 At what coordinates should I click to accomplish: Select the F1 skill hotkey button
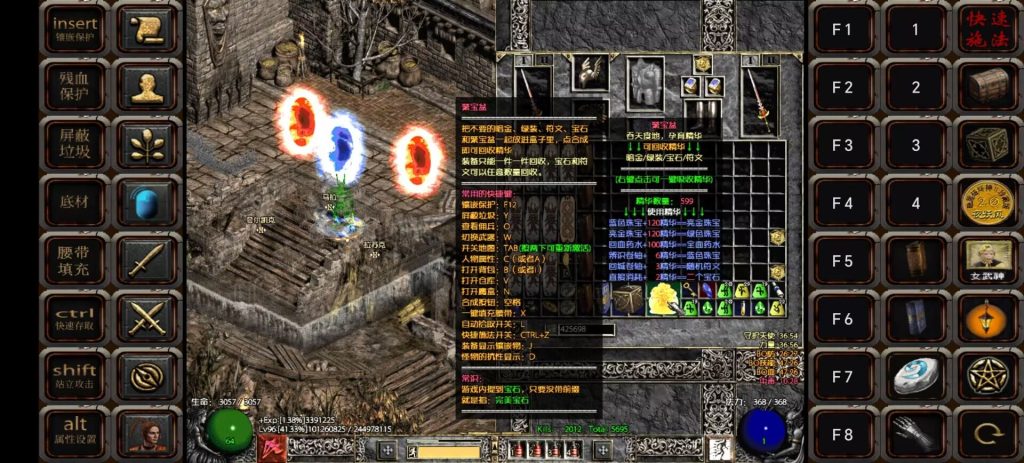pos(843,29)
